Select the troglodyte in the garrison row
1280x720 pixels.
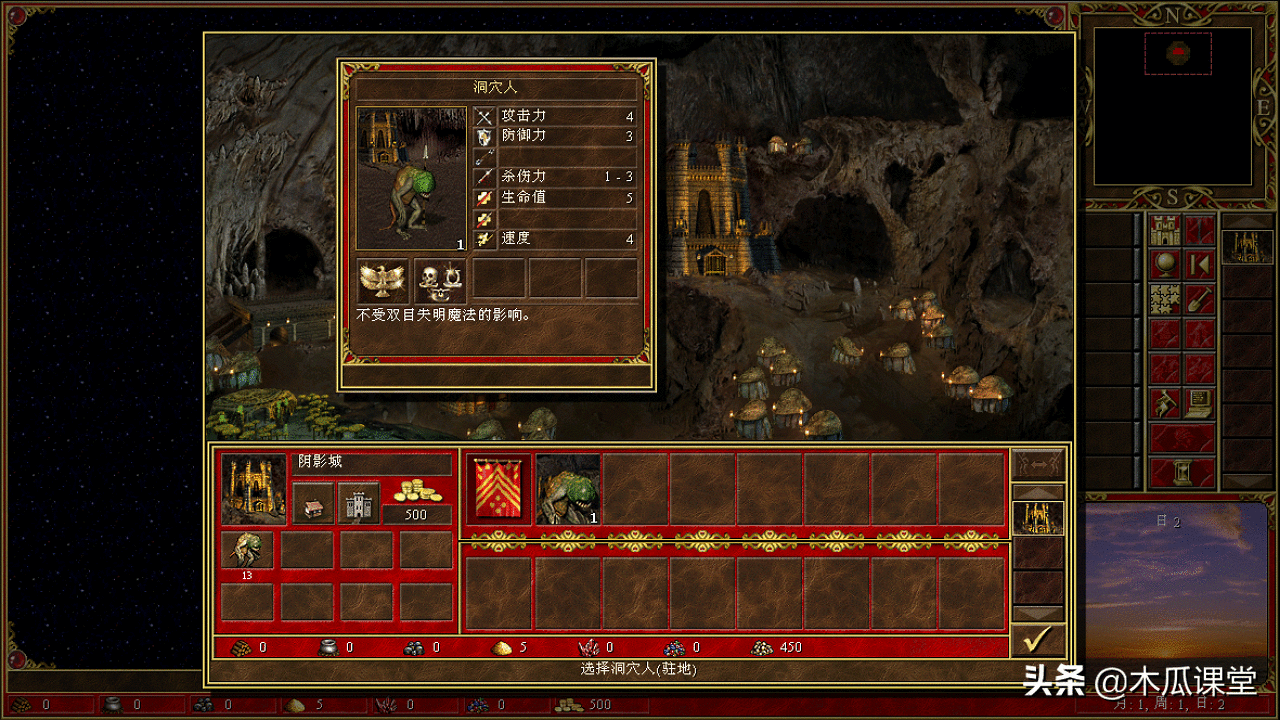(568, 489)
